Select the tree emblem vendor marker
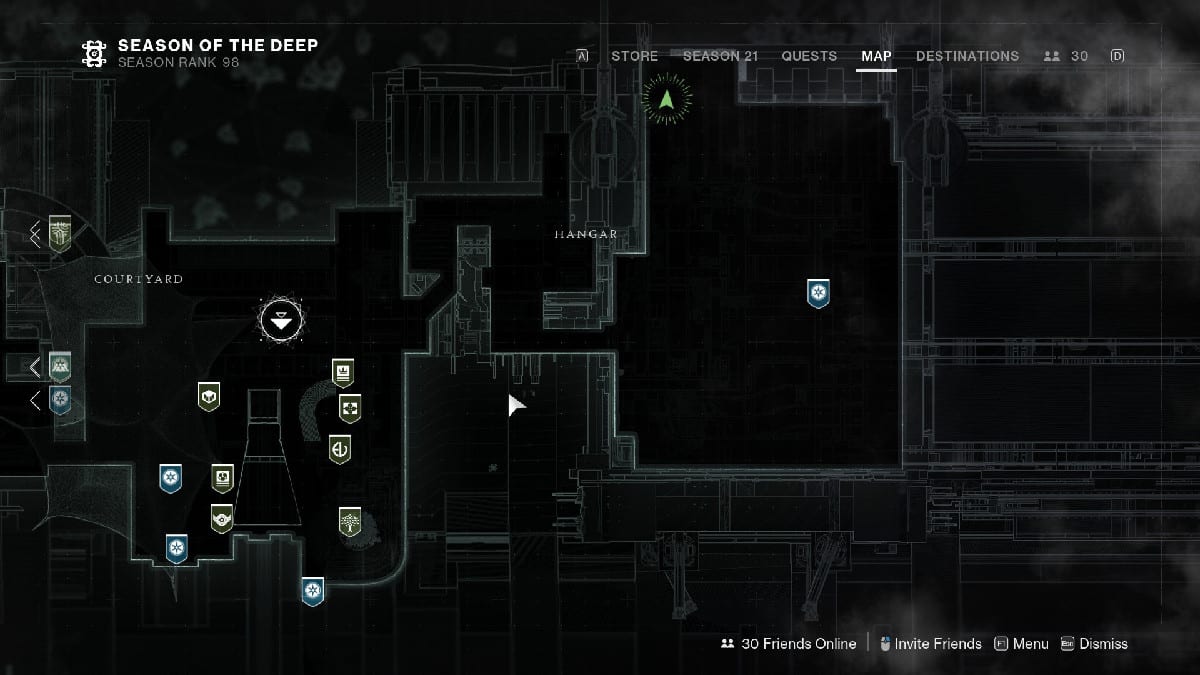The height and width of the screenshot is (675, 1200). pos(349,521)
